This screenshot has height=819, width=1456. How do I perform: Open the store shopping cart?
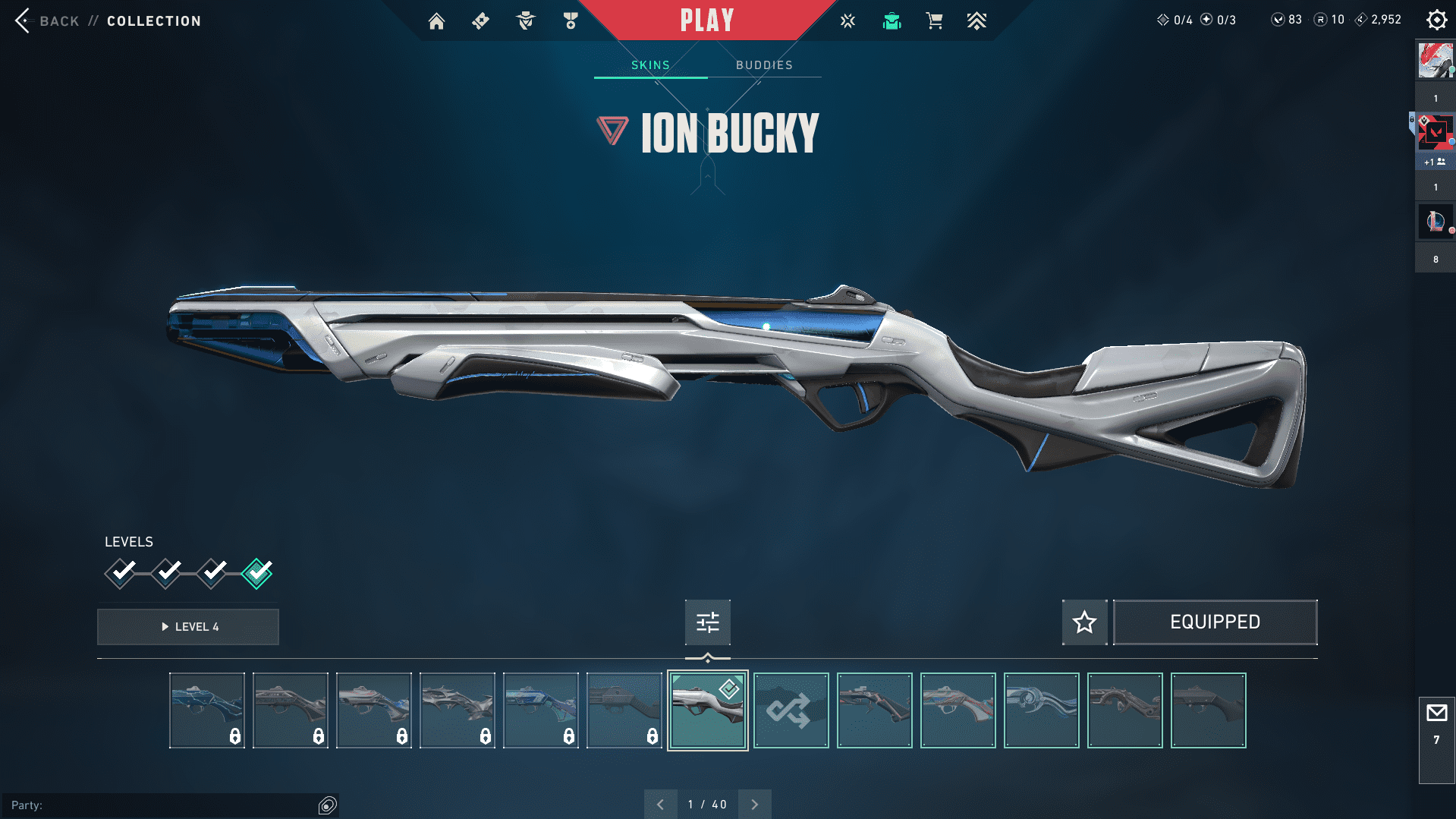click(934, 20)
